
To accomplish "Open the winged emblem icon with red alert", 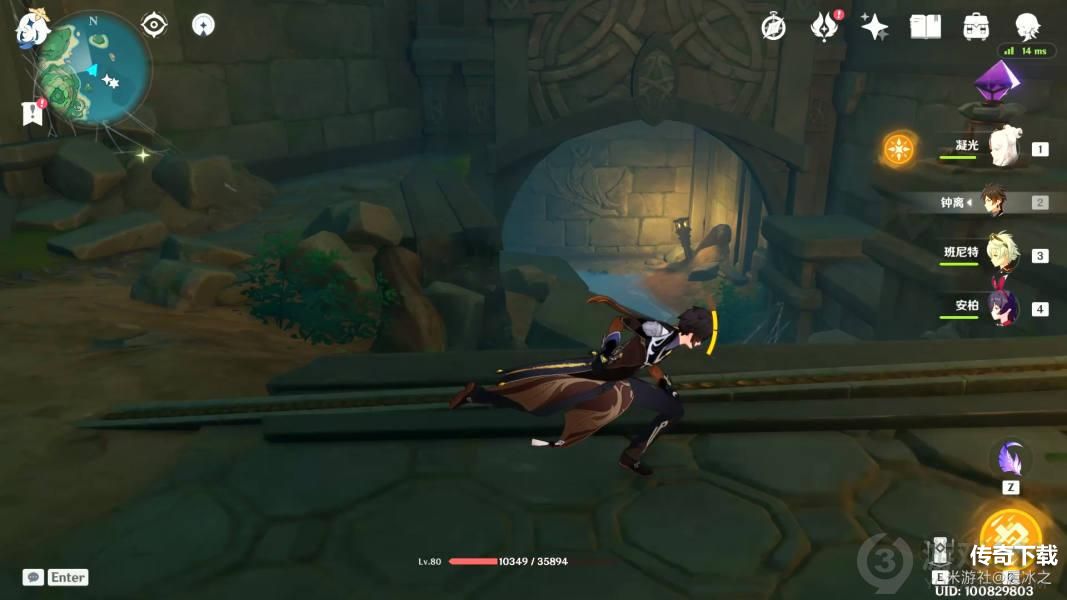I will click(824, 27).
